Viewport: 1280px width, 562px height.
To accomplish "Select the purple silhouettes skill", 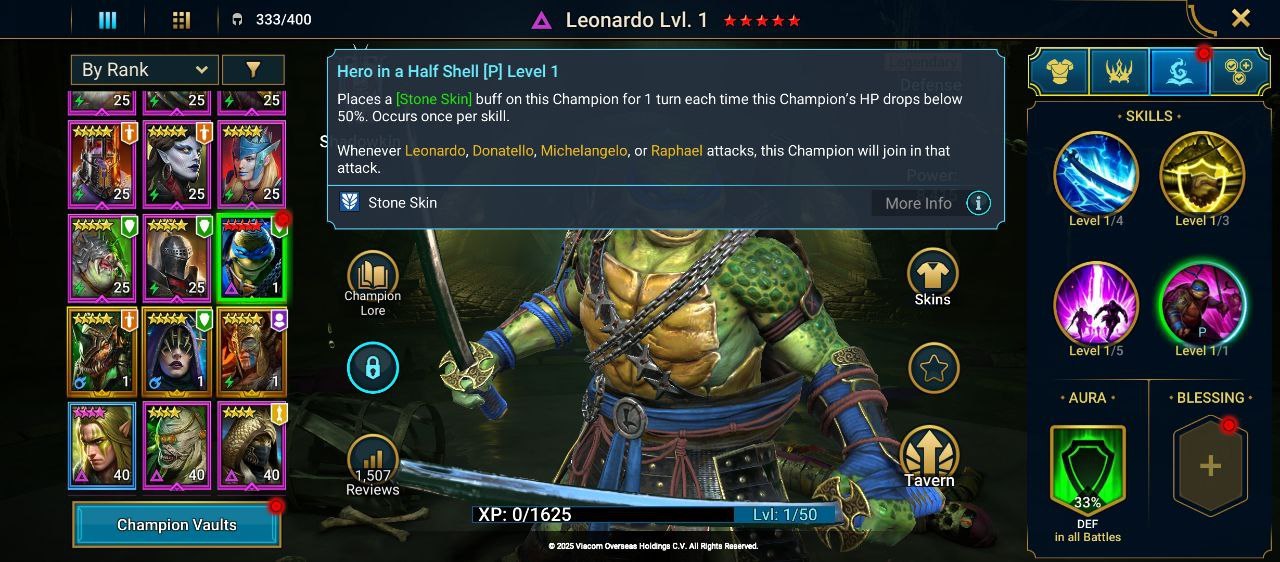I will point(1096,304).
